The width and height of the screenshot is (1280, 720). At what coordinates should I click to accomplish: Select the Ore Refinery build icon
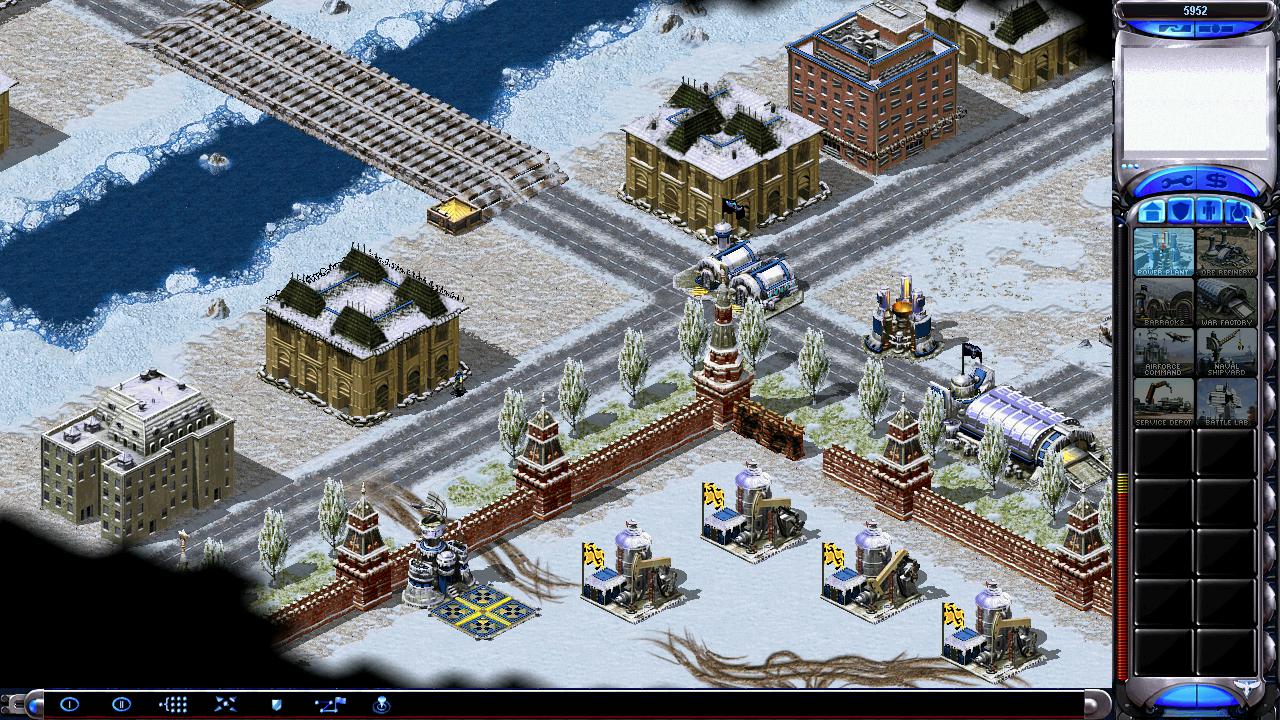pyautogui.click(x=1226, y=252)
